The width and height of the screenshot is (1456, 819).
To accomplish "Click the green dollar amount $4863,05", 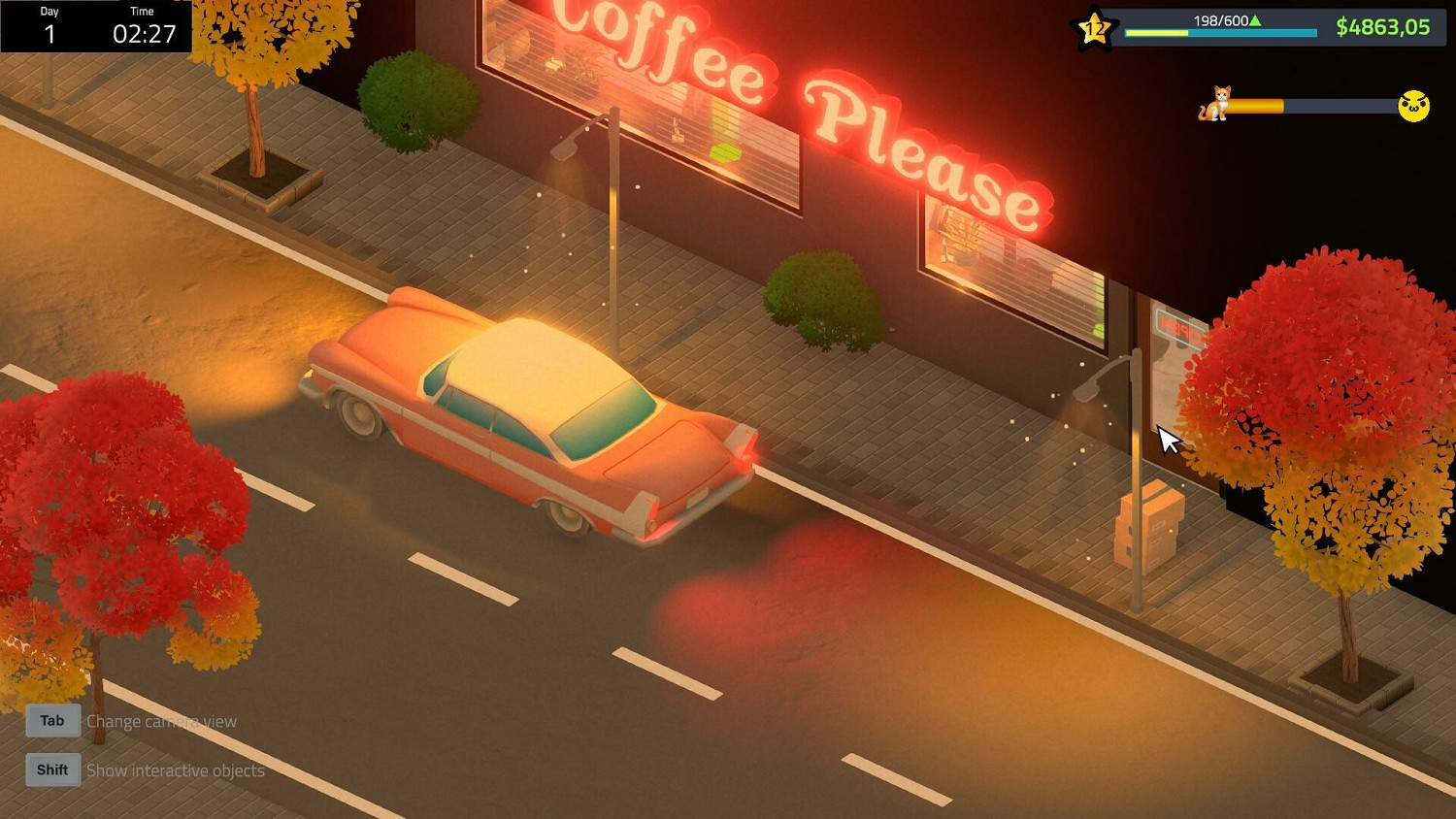I will [1383, 27].
